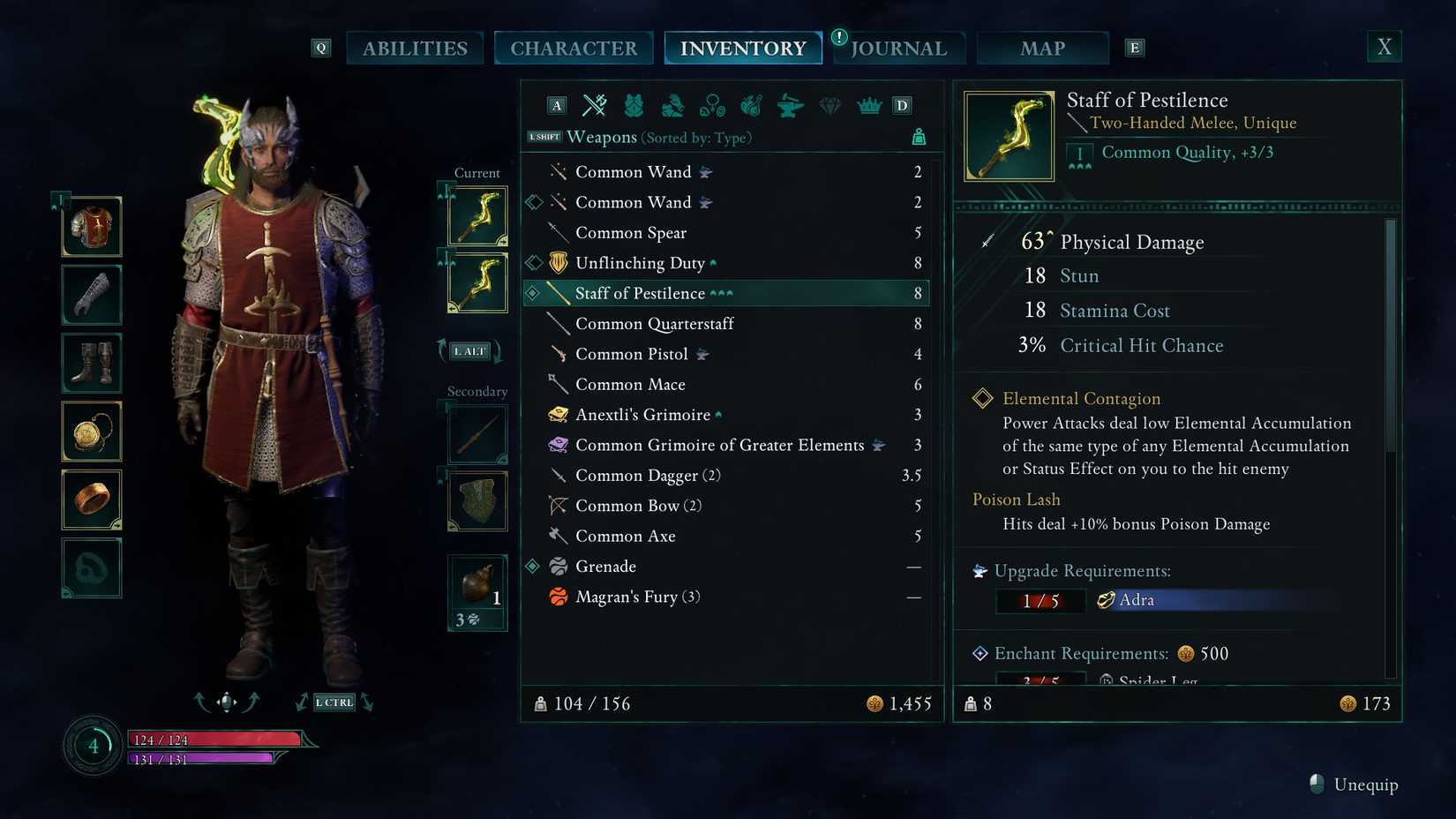
Task: Select the crossed-swords Weapons filter icon
Action: 596,105
